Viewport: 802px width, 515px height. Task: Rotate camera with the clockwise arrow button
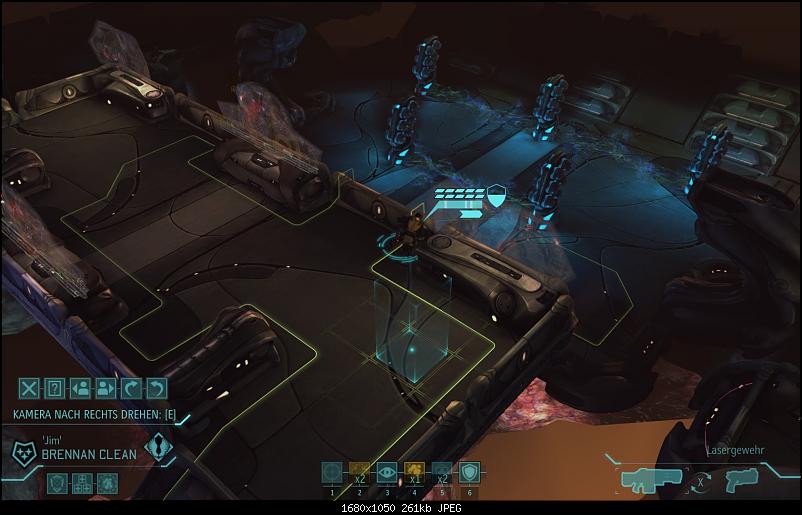tap(133, 388)
